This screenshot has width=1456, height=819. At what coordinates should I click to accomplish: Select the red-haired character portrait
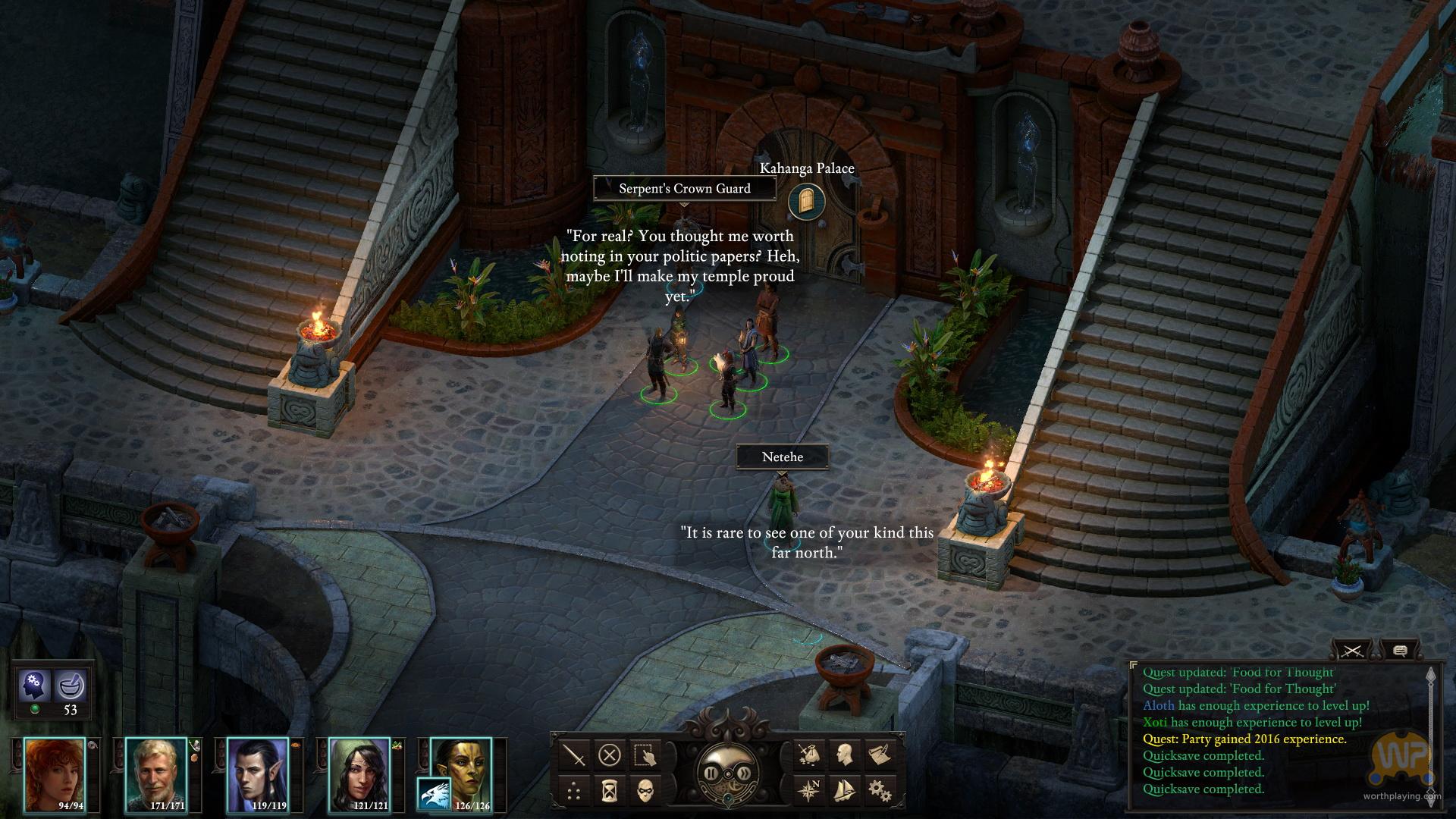[55, 775]
